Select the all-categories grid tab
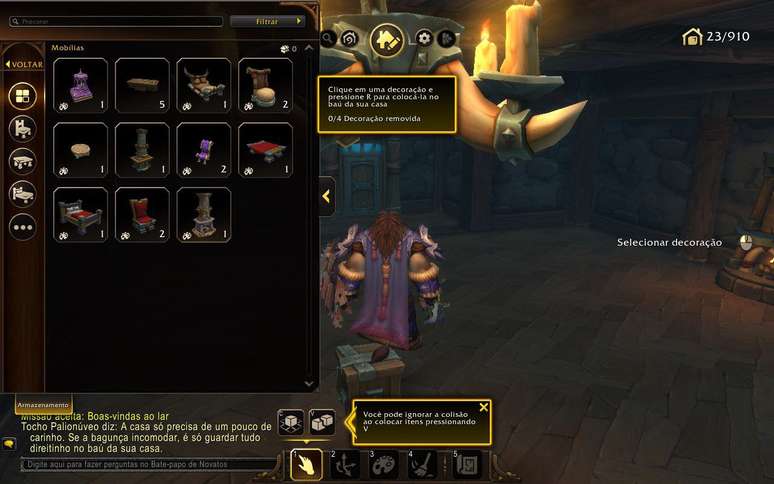This screenshot has width=774, height=484. [23, 97]
